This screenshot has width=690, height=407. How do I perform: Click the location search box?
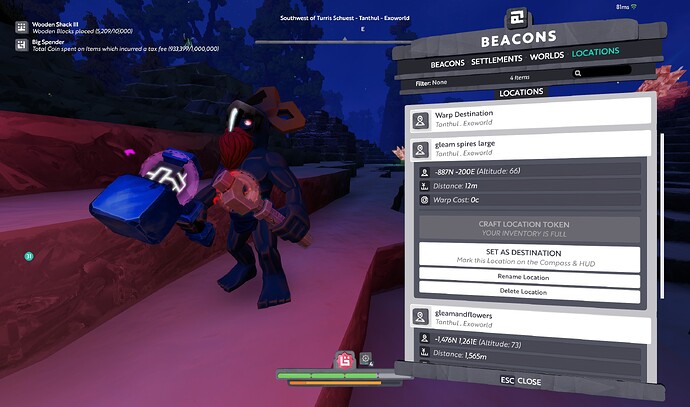(x=604, y=73)
